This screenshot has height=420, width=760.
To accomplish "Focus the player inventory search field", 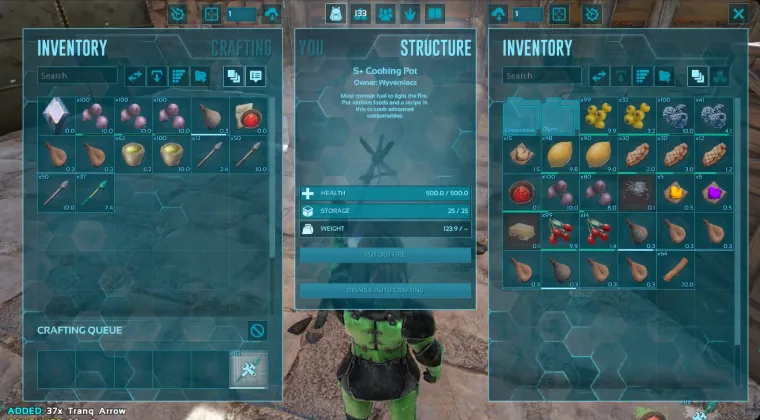I will click(75, 76).
